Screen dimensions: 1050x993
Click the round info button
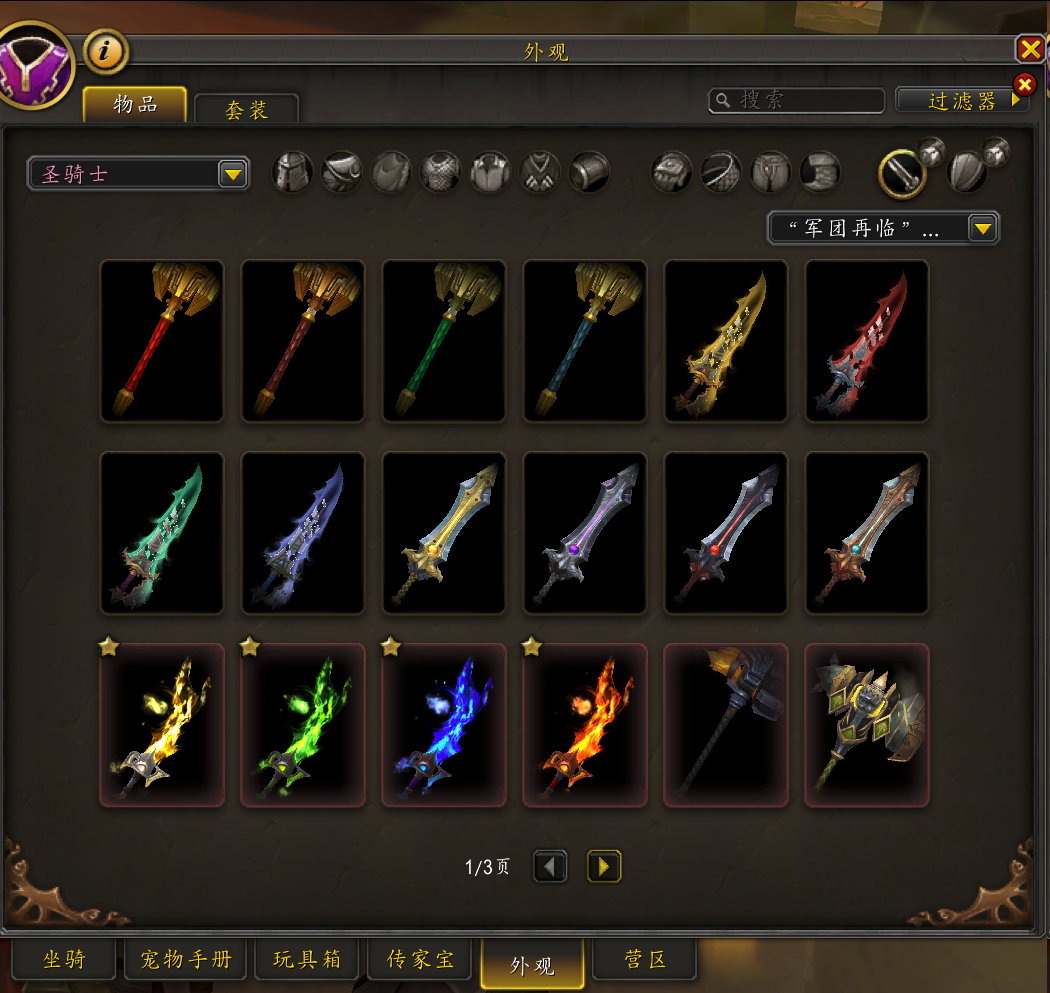(106, 51)
